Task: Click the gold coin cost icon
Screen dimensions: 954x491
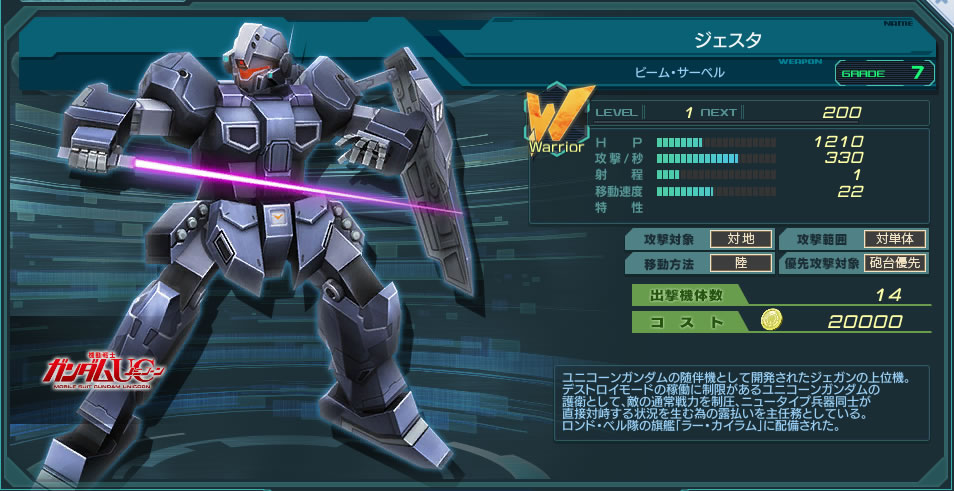Action: [771, 321]
